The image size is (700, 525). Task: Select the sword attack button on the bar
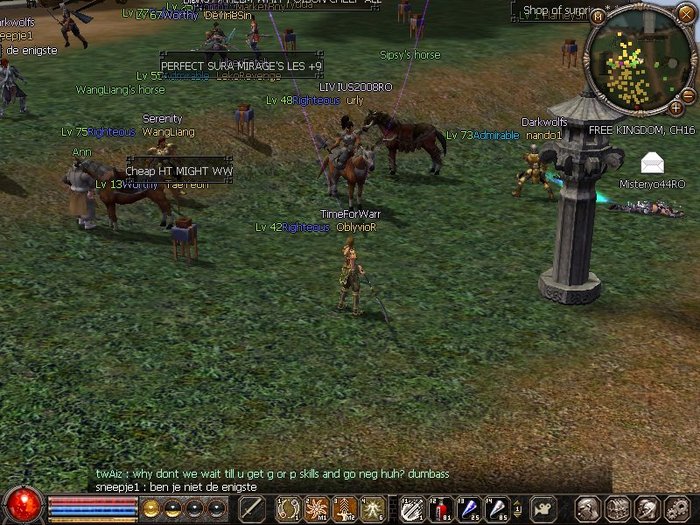pyautogui.click(x=252, y=508)
